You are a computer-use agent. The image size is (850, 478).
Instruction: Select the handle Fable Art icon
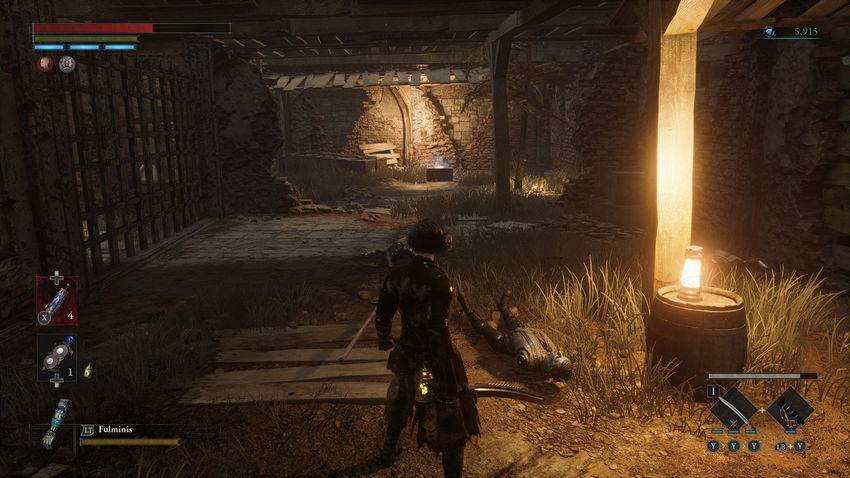(790, 406)
